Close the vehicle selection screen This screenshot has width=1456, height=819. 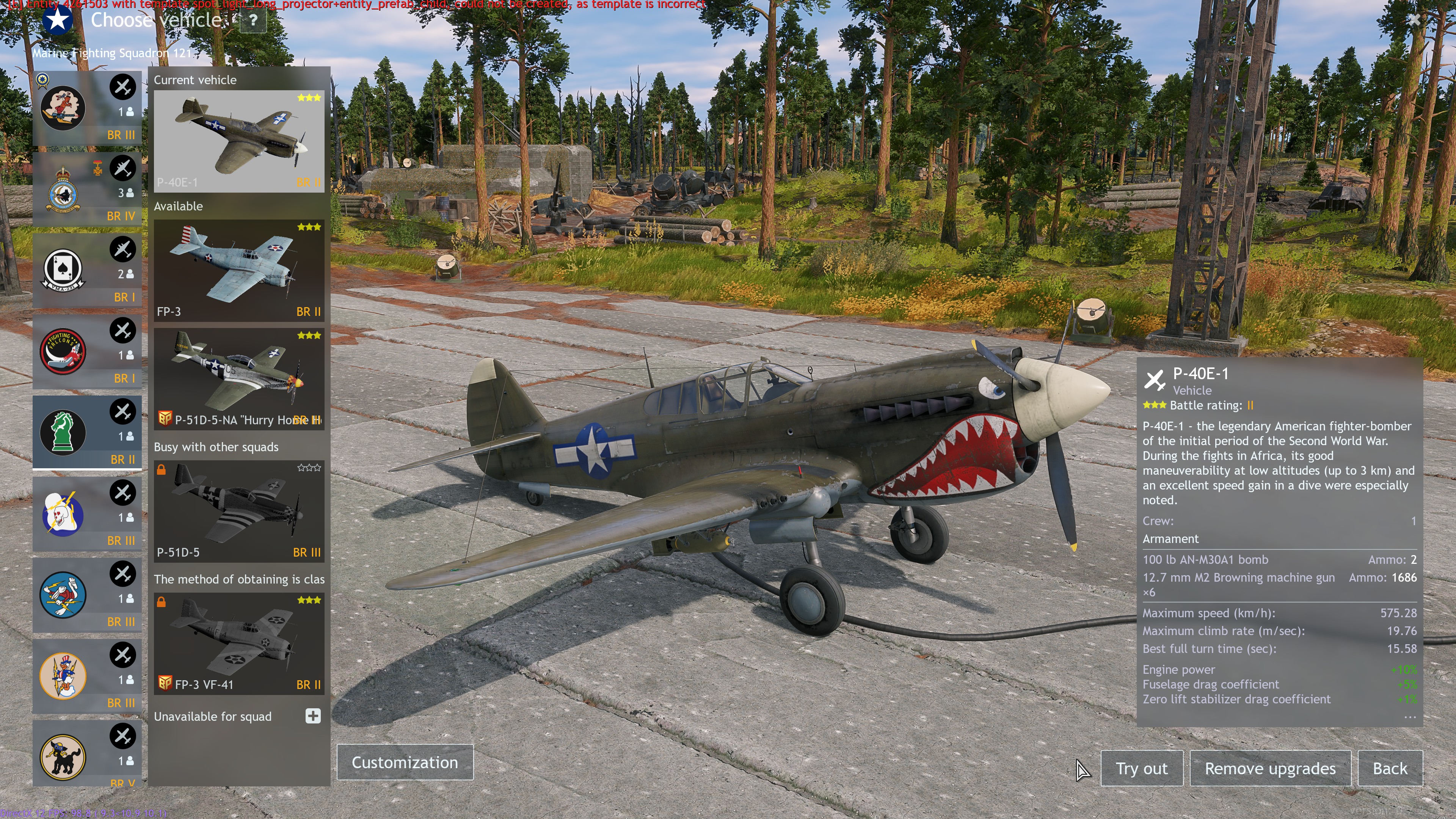1414,20
